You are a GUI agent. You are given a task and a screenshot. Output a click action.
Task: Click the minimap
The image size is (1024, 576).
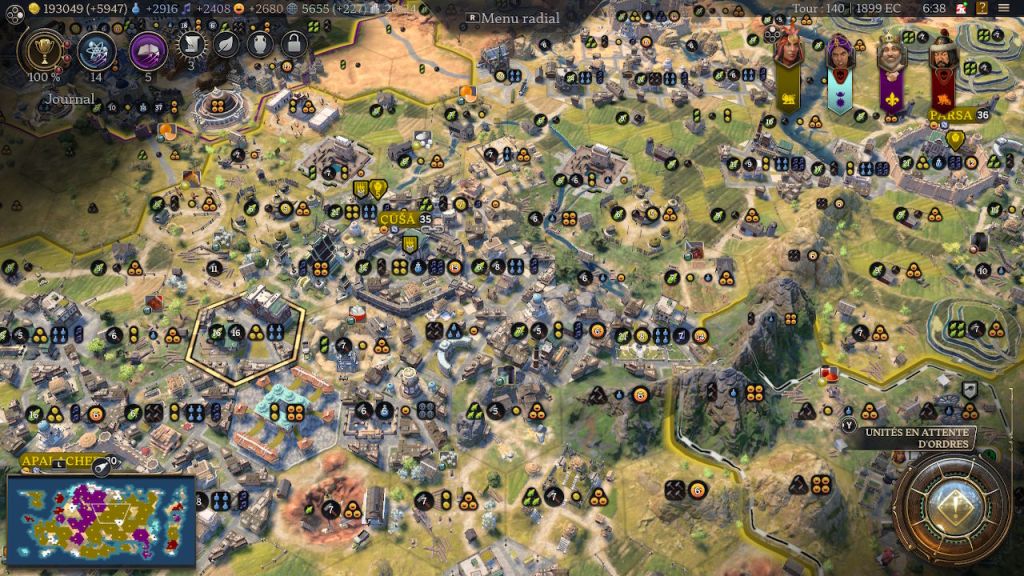click(100, 522)
